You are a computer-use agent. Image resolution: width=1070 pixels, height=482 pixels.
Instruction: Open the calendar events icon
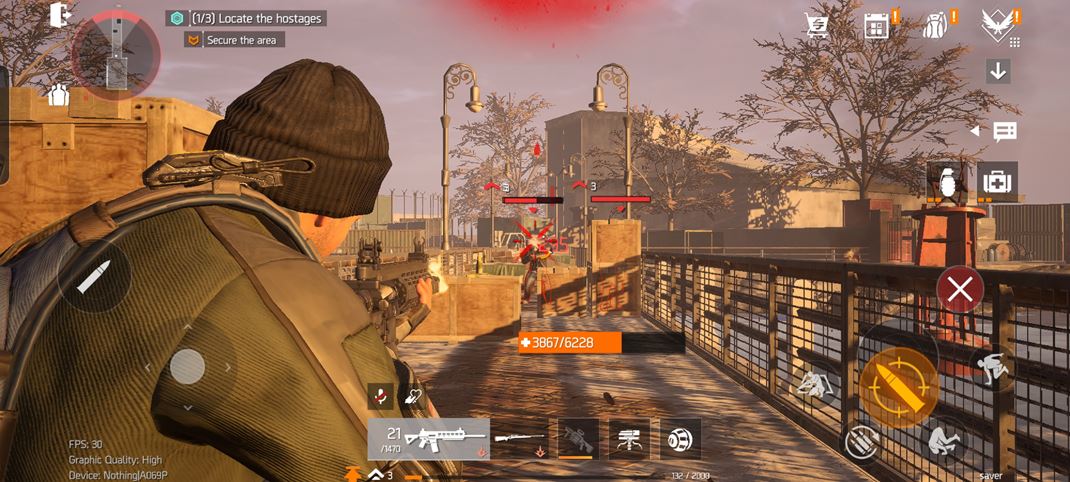tap(876, 26)
